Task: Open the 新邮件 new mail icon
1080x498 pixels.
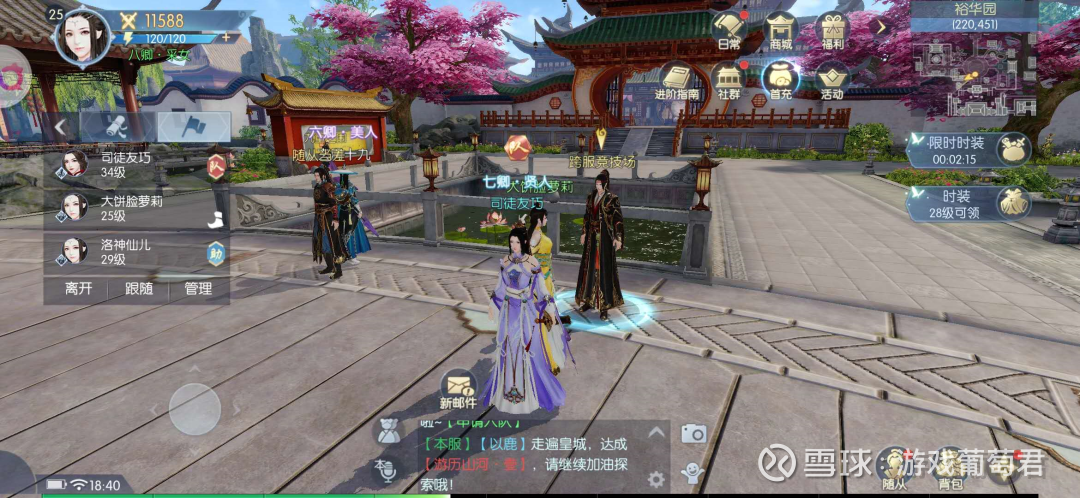Action: click(458, 386)
